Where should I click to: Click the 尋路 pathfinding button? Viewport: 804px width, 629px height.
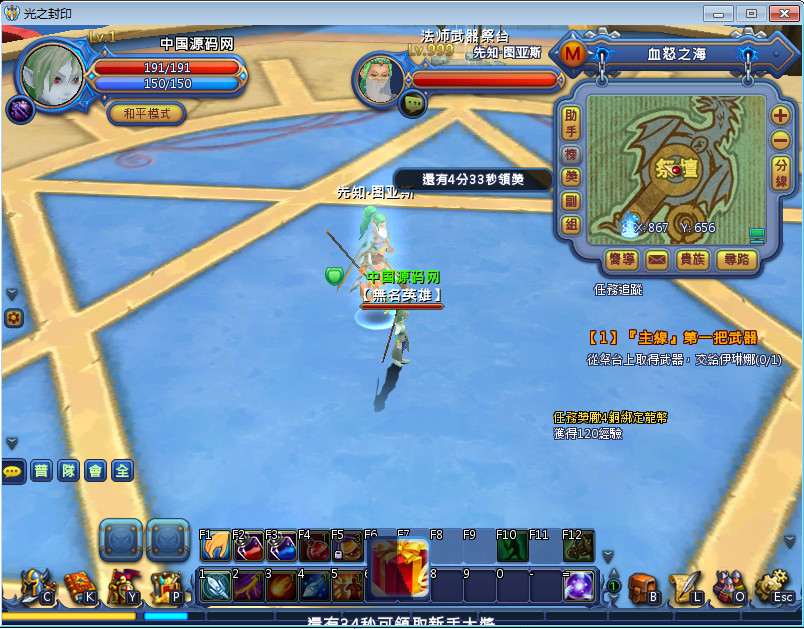(x=737, y=260)
